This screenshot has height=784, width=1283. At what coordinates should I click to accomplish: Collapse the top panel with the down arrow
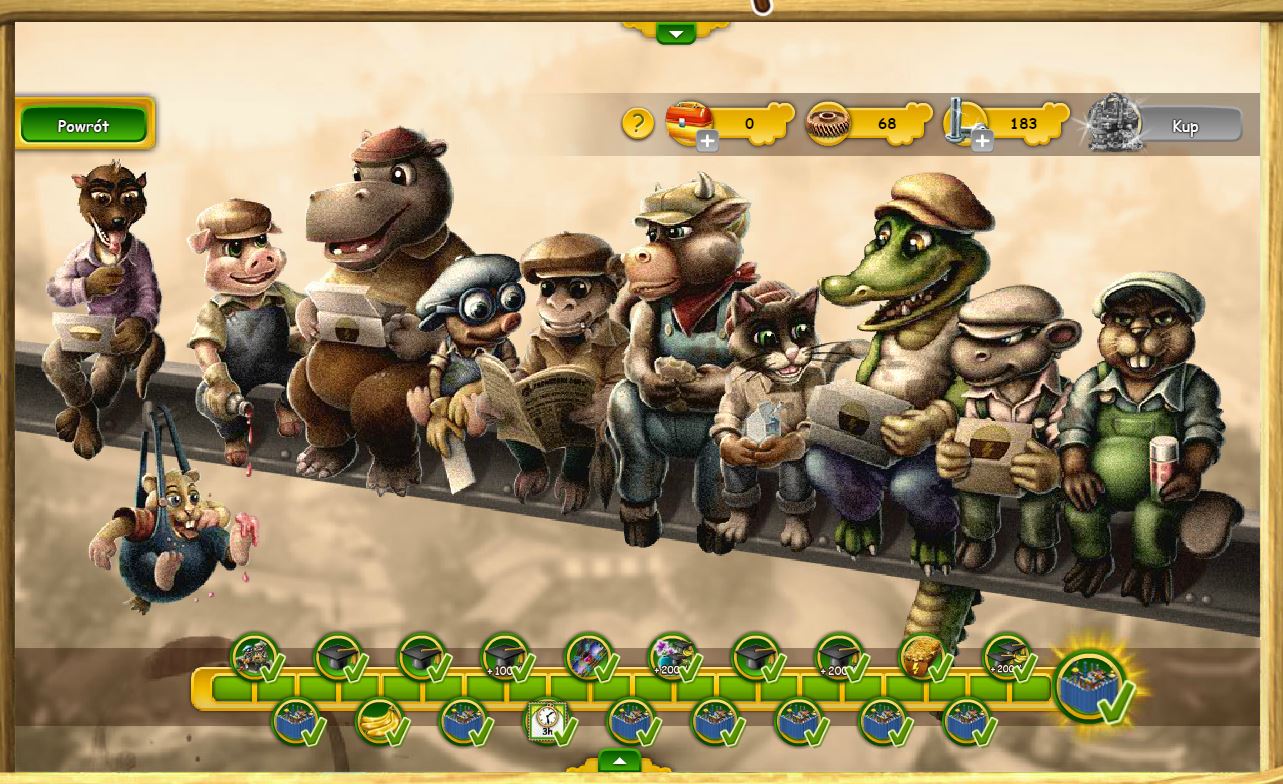(x=676, y=34)
